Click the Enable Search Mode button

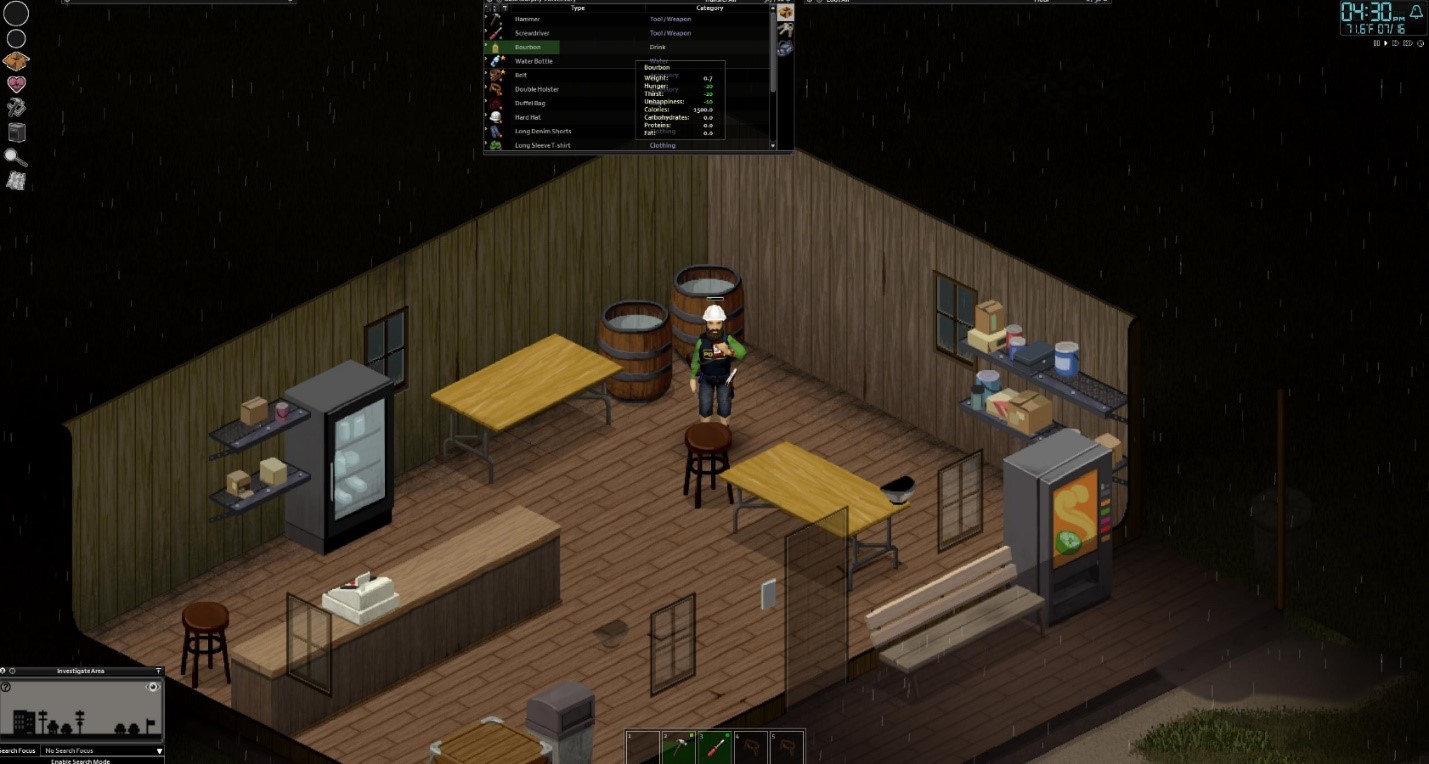pyautogui.click(x=80, y=761)
